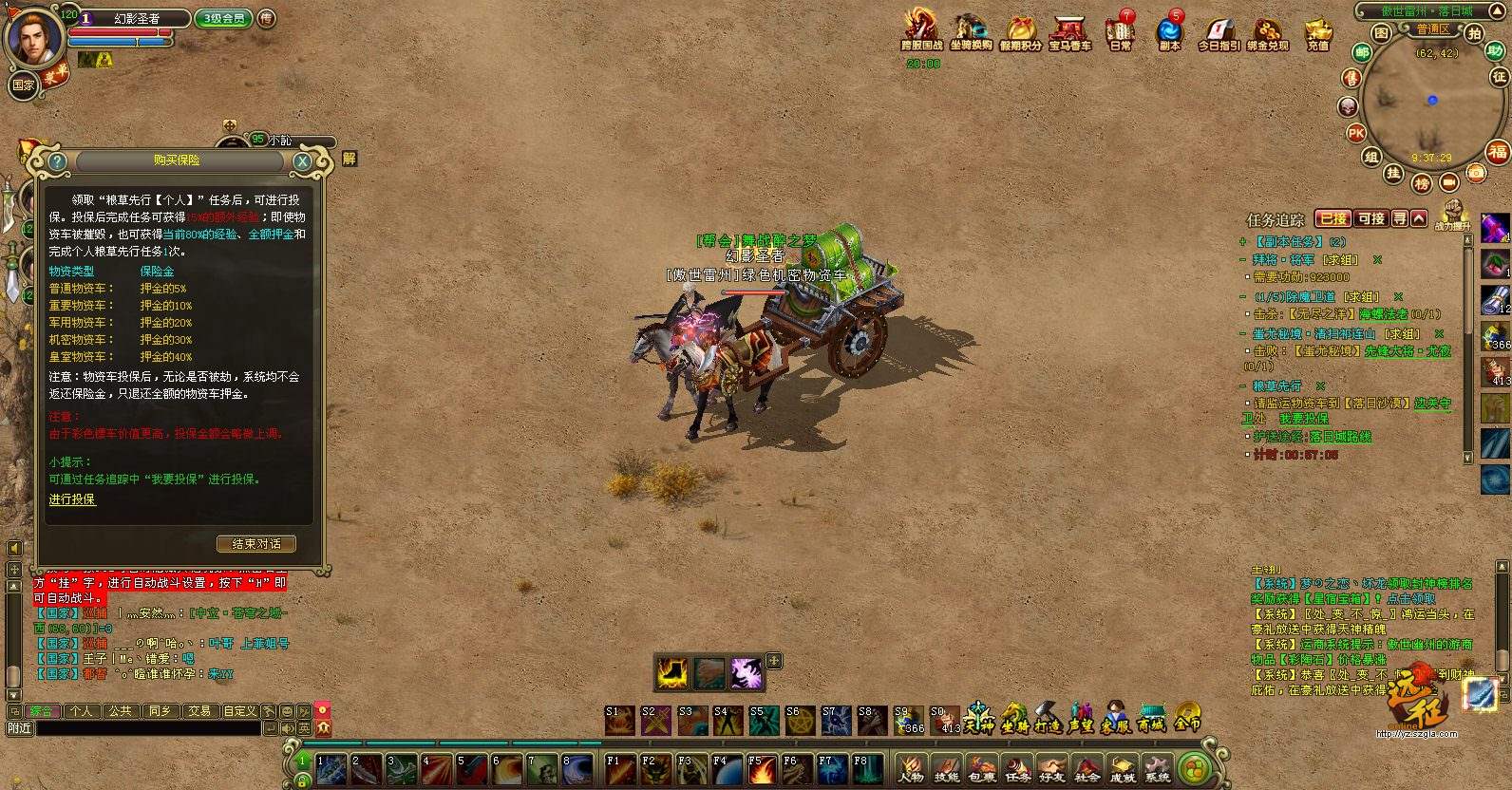The height and width of the screenshot is (790, 1512).
Task: Close the 购买保险 dialog window
Action: (x=302, y=161)
